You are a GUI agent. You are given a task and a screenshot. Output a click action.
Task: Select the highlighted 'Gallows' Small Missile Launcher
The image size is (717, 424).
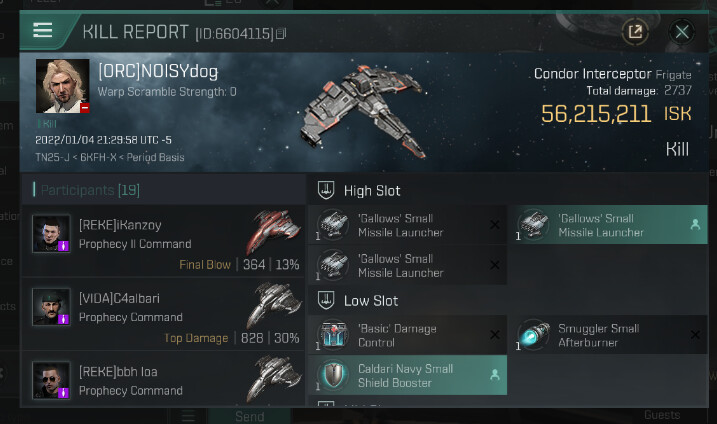click(608, 225)
